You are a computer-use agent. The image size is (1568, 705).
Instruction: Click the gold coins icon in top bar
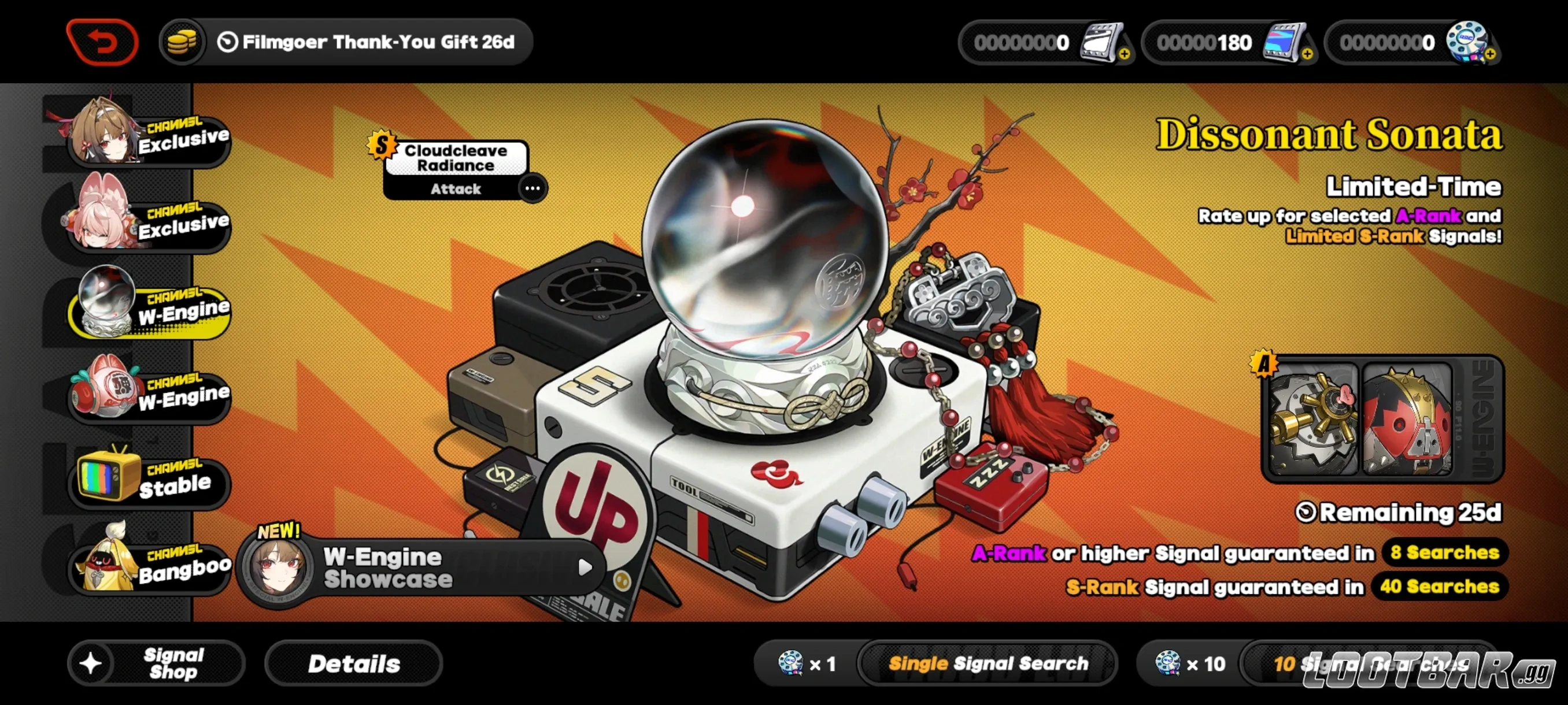[x=182, y=42]
